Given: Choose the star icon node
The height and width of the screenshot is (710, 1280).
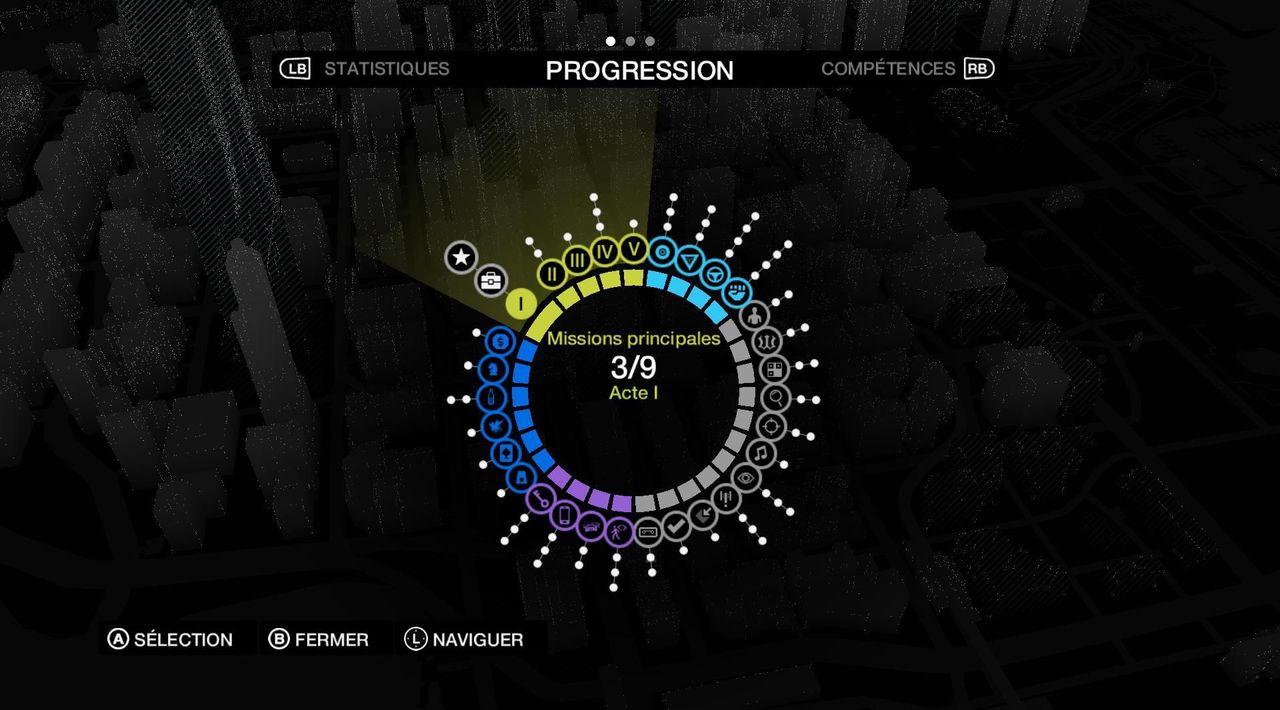Looking at the screenshot, I should [461, 258].
